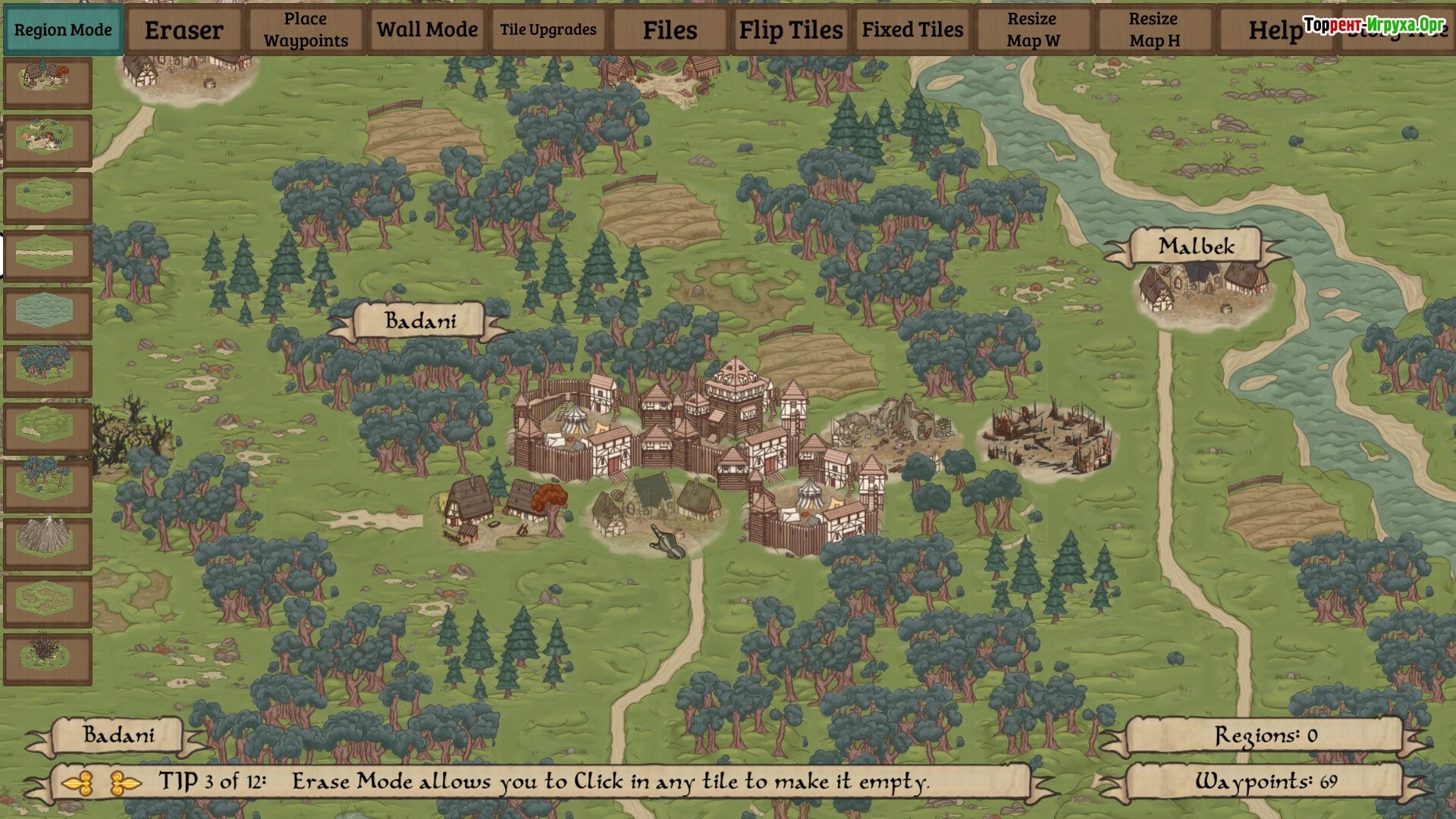Enable Wall Mode
Viewport: 1456px width, 819px height.
coord(427,30)
